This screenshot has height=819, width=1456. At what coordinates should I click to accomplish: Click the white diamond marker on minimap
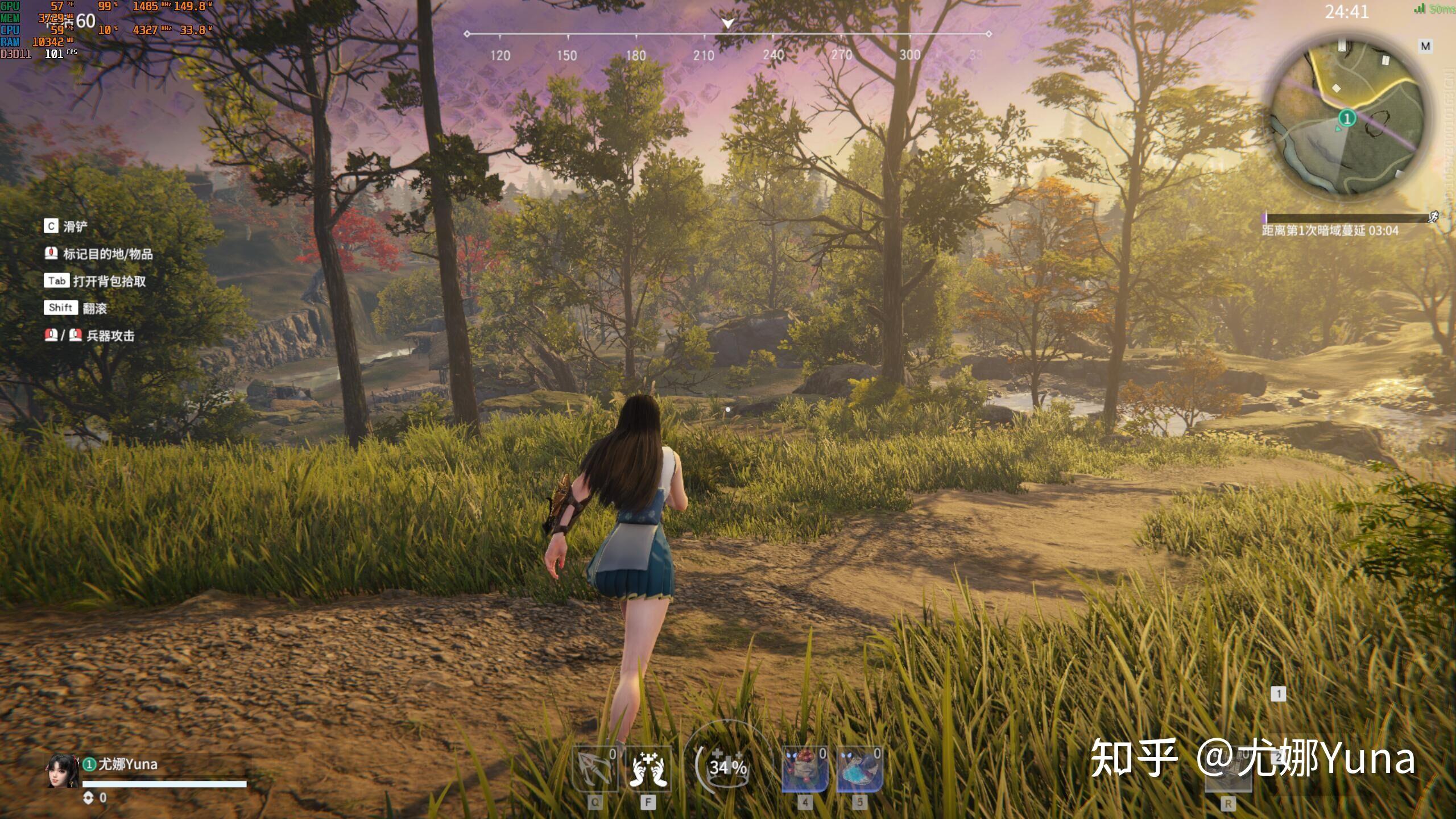click(x=1337, y=88)
